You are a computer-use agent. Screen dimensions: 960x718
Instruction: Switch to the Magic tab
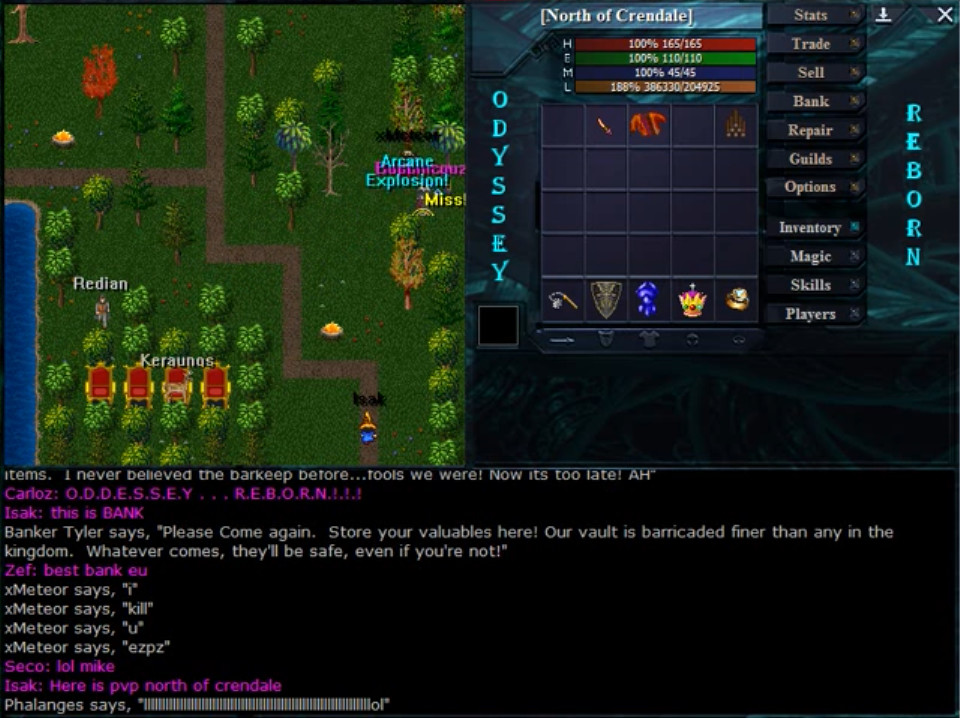point(812,256)
